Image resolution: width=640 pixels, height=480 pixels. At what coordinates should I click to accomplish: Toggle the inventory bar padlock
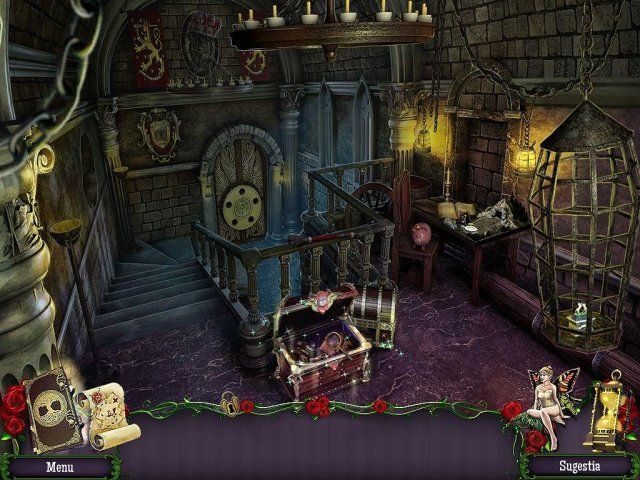(230, 404)
